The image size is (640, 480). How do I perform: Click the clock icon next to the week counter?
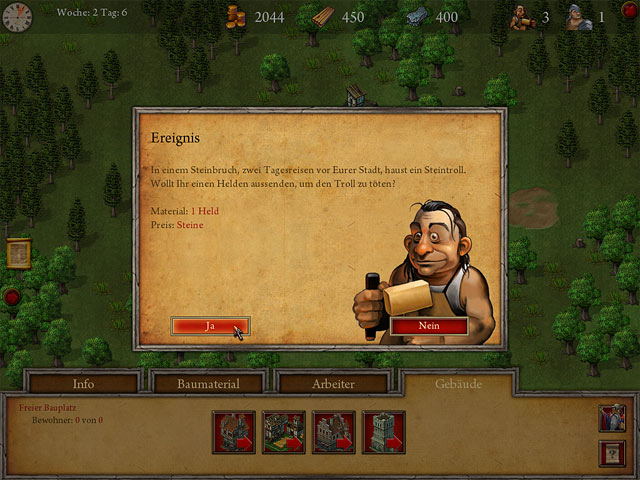coord(17,15)
